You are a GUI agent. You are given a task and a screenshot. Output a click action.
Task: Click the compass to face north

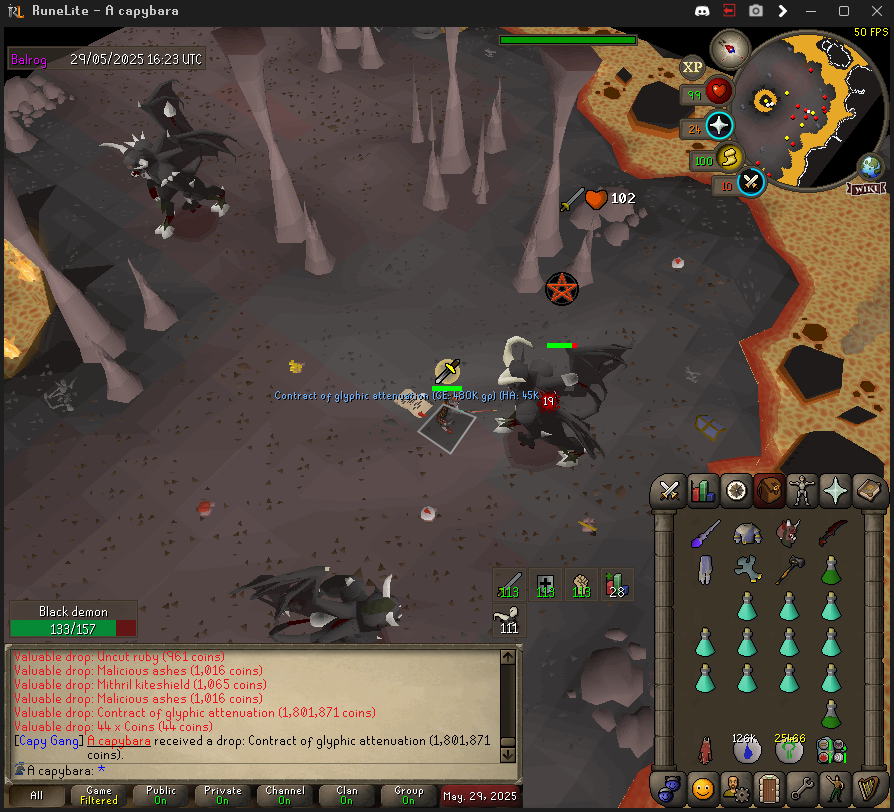coord(730,47)
